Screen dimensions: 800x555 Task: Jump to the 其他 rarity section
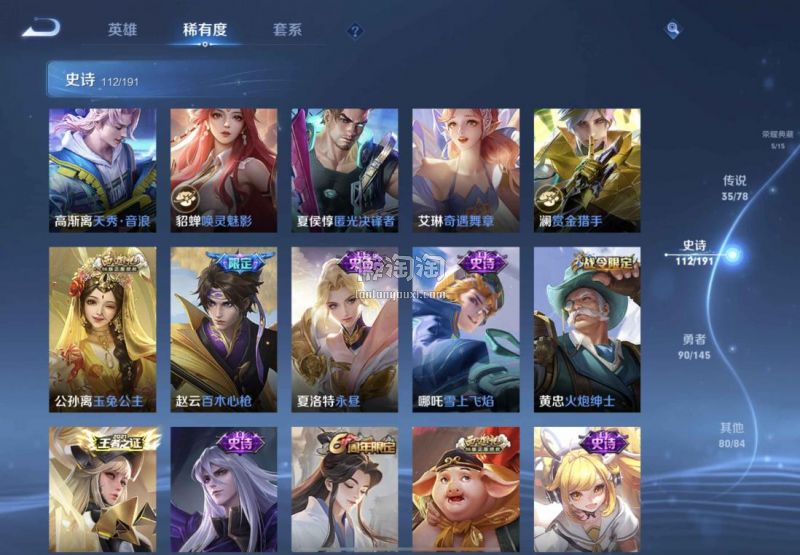(x=733, y=435)
